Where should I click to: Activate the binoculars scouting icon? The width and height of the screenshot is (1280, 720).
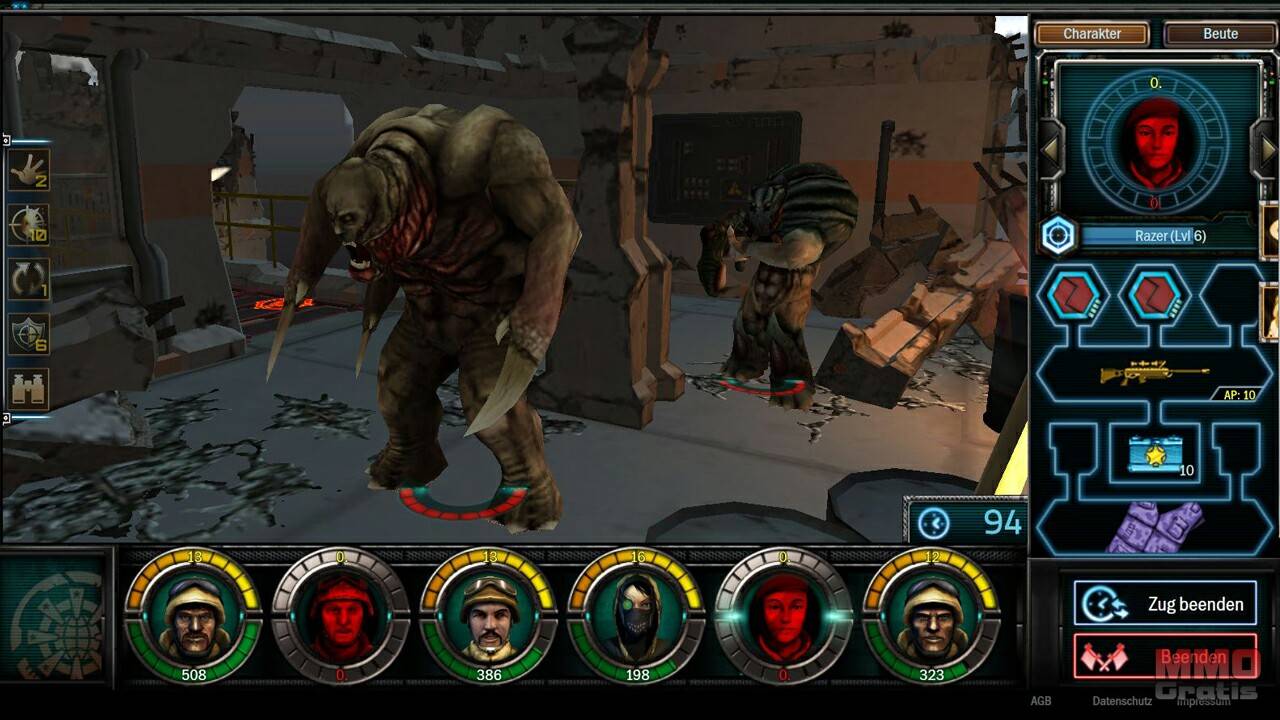(x=28, y=388)
